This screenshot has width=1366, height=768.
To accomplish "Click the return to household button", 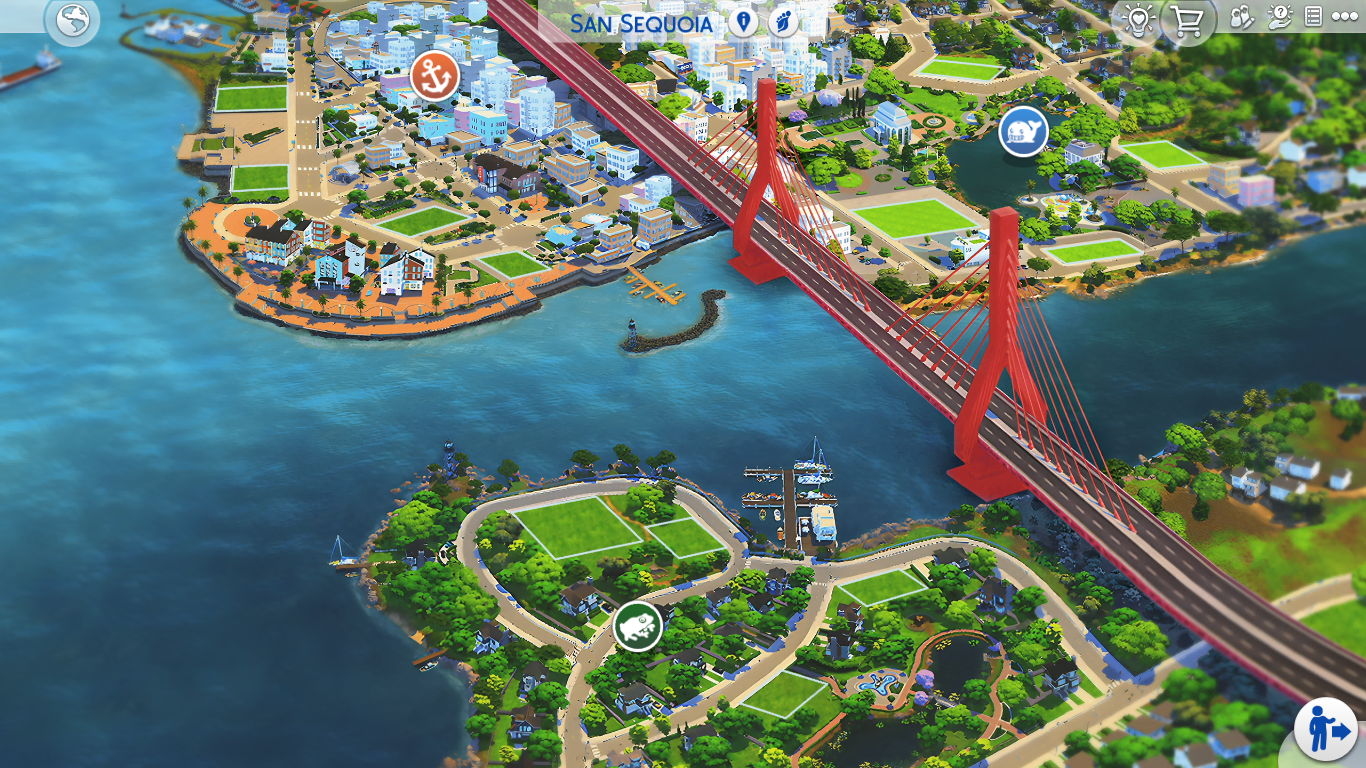I will tap(1325, 729).
